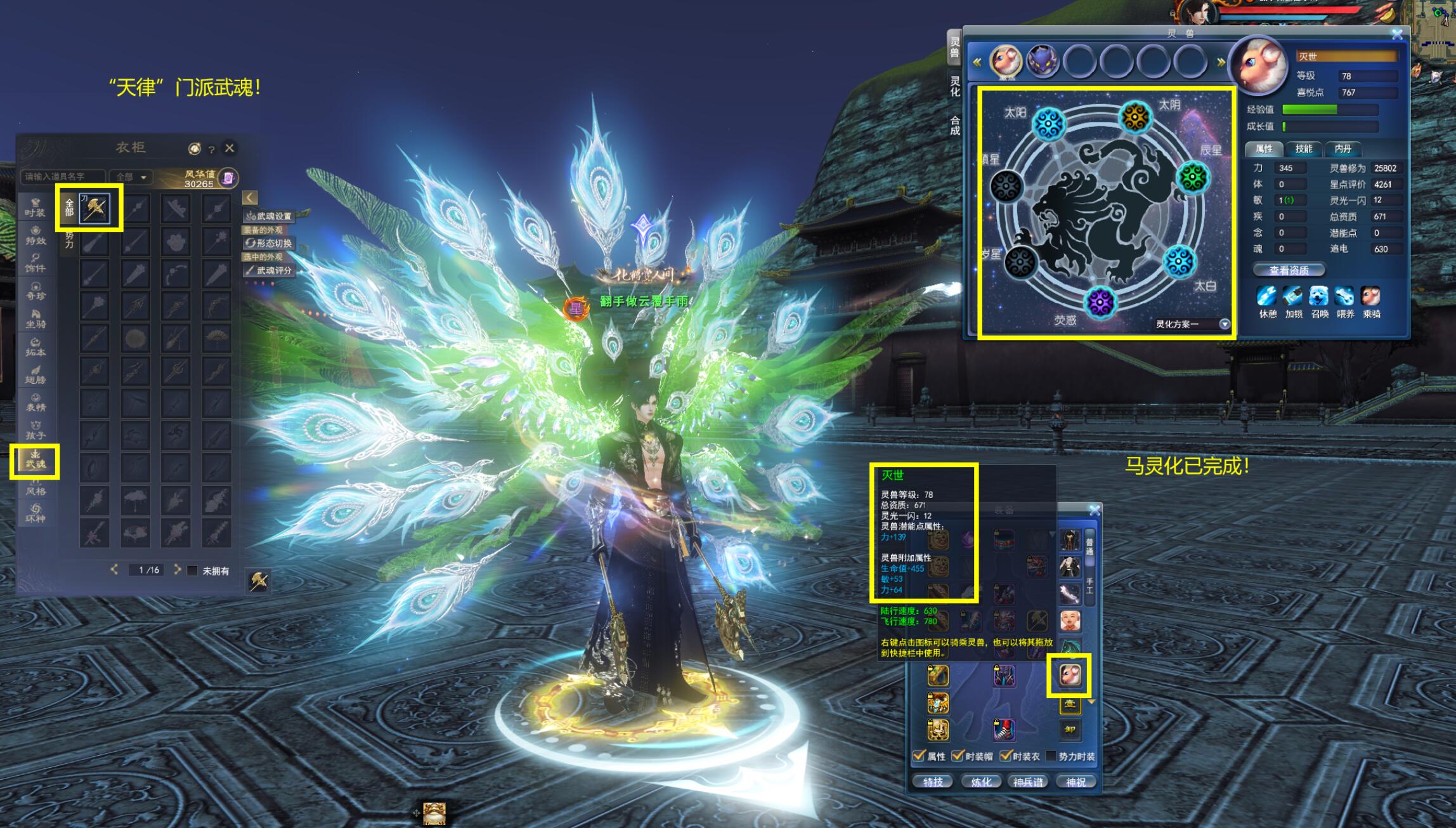Open the 坐骑 mount category

click(x=35, y=319)
